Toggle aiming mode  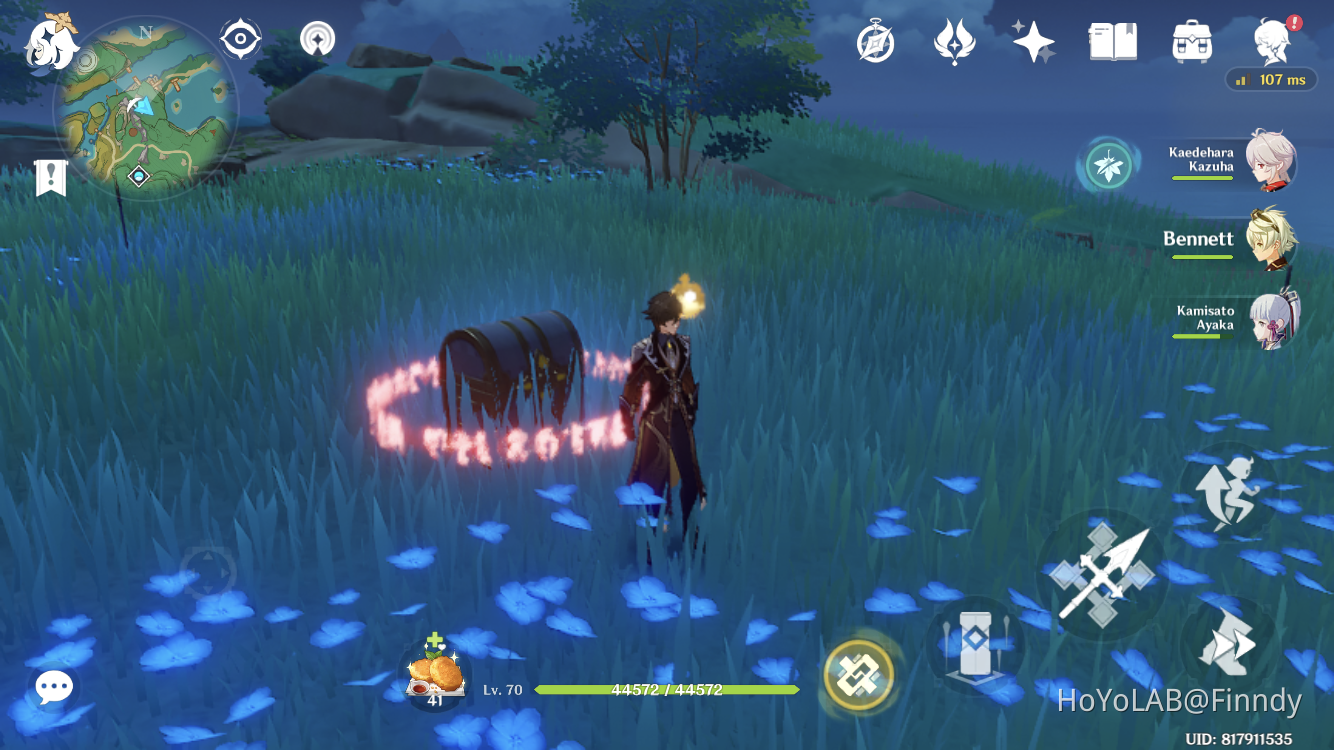(x=318, y=38)
